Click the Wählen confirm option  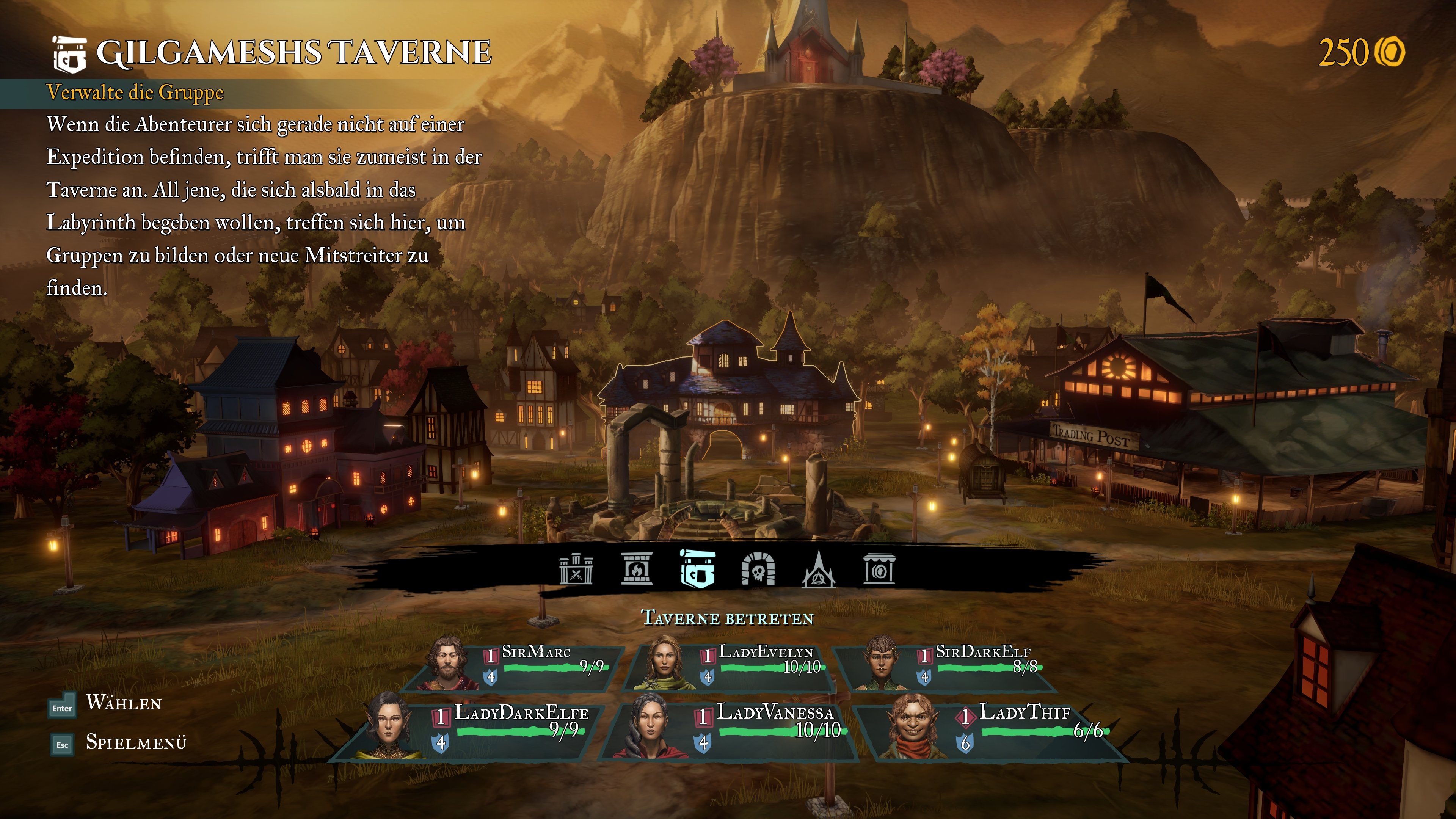point(123,704)
